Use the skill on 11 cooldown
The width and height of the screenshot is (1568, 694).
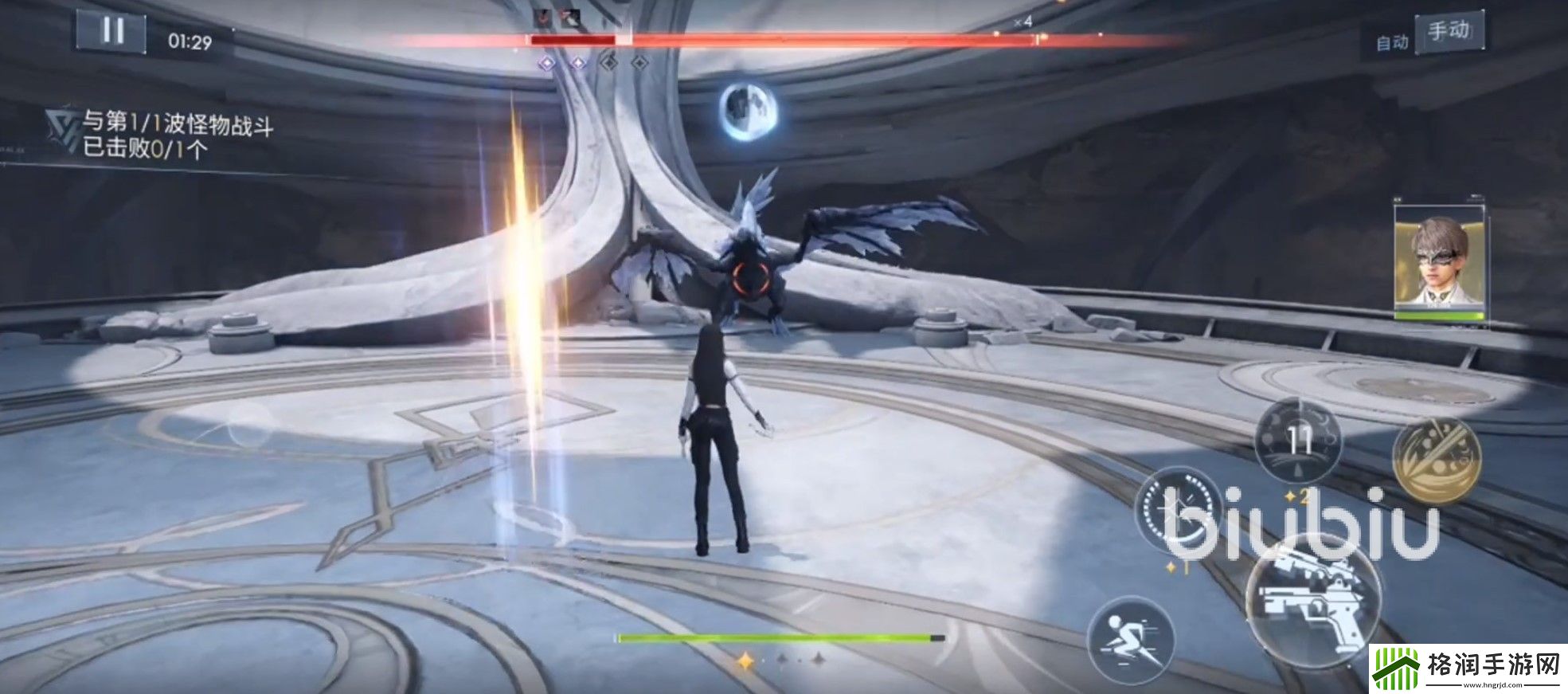1298,440
